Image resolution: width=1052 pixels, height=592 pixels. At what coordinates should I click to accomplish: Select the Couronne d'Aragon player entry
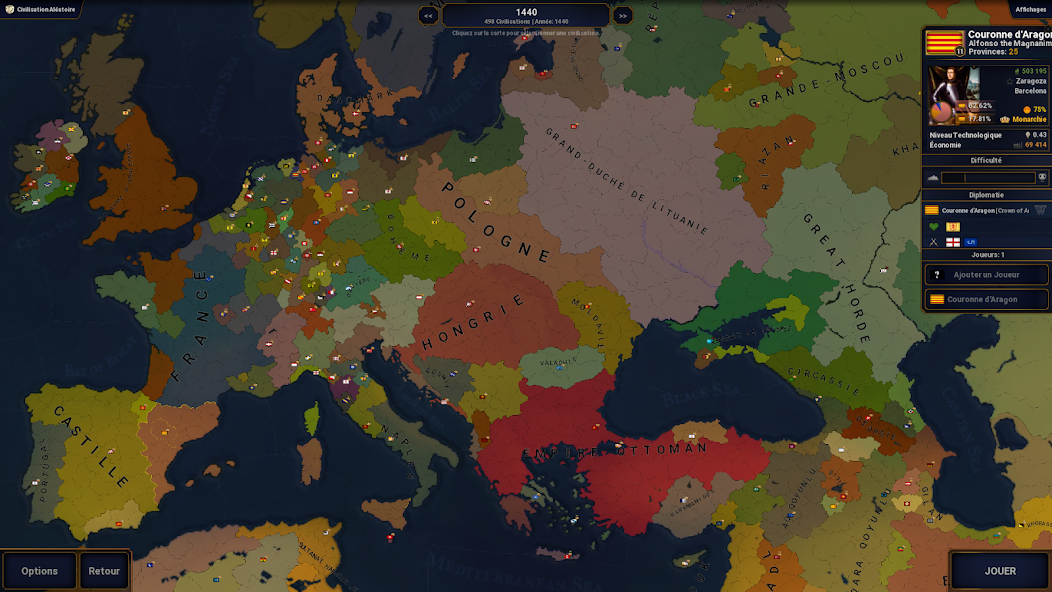pos(986,299)
